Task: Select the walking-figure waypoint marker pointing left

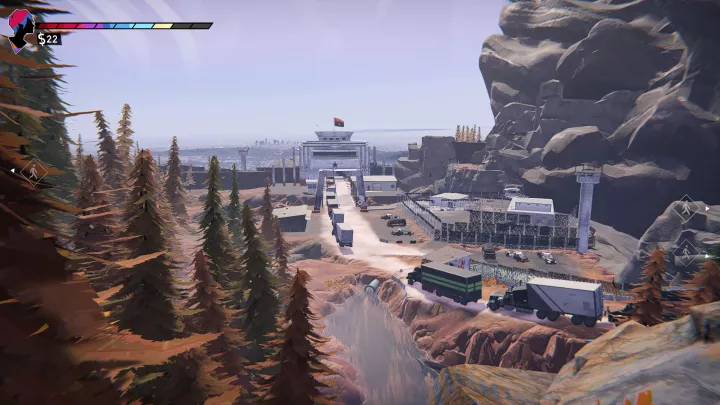Action: (31, 172)
